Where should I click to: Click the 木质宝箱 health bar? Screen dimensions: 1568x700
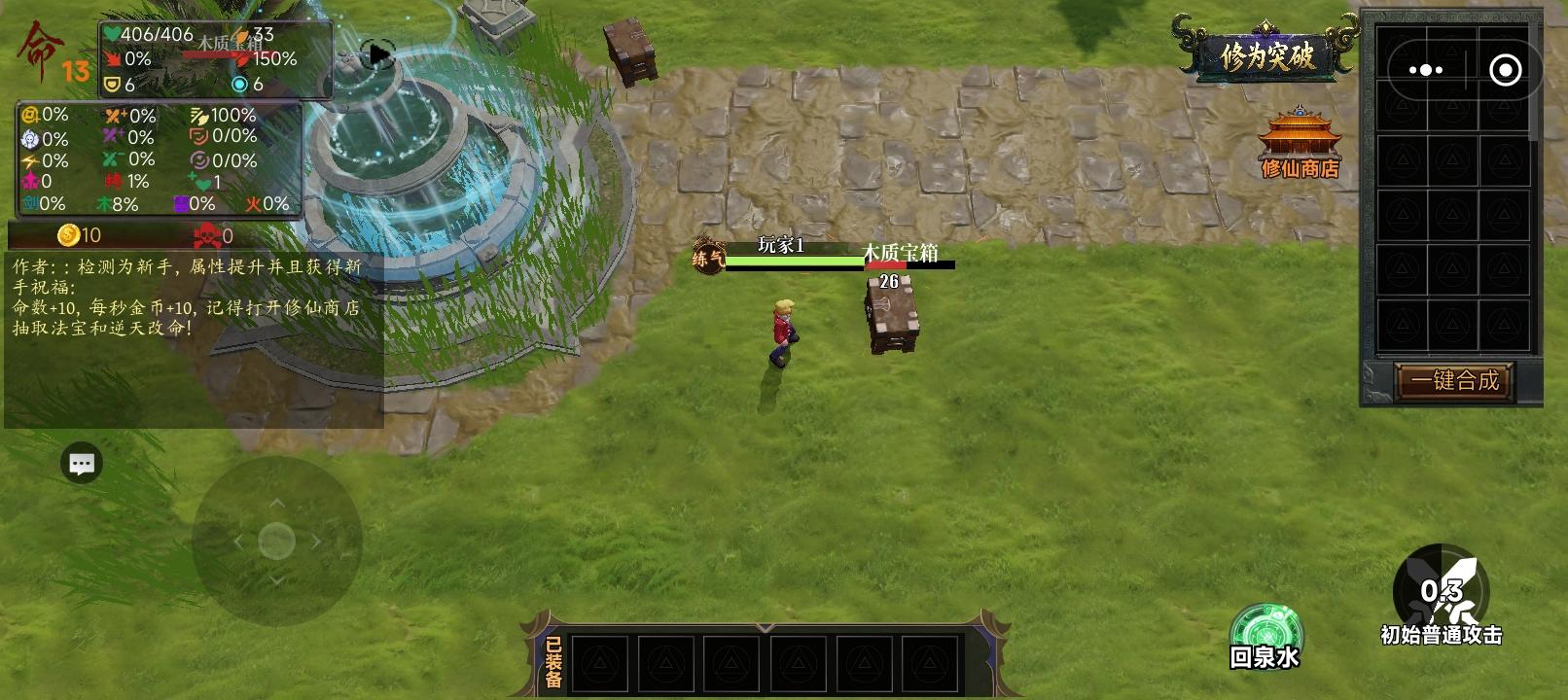(909, 263)
